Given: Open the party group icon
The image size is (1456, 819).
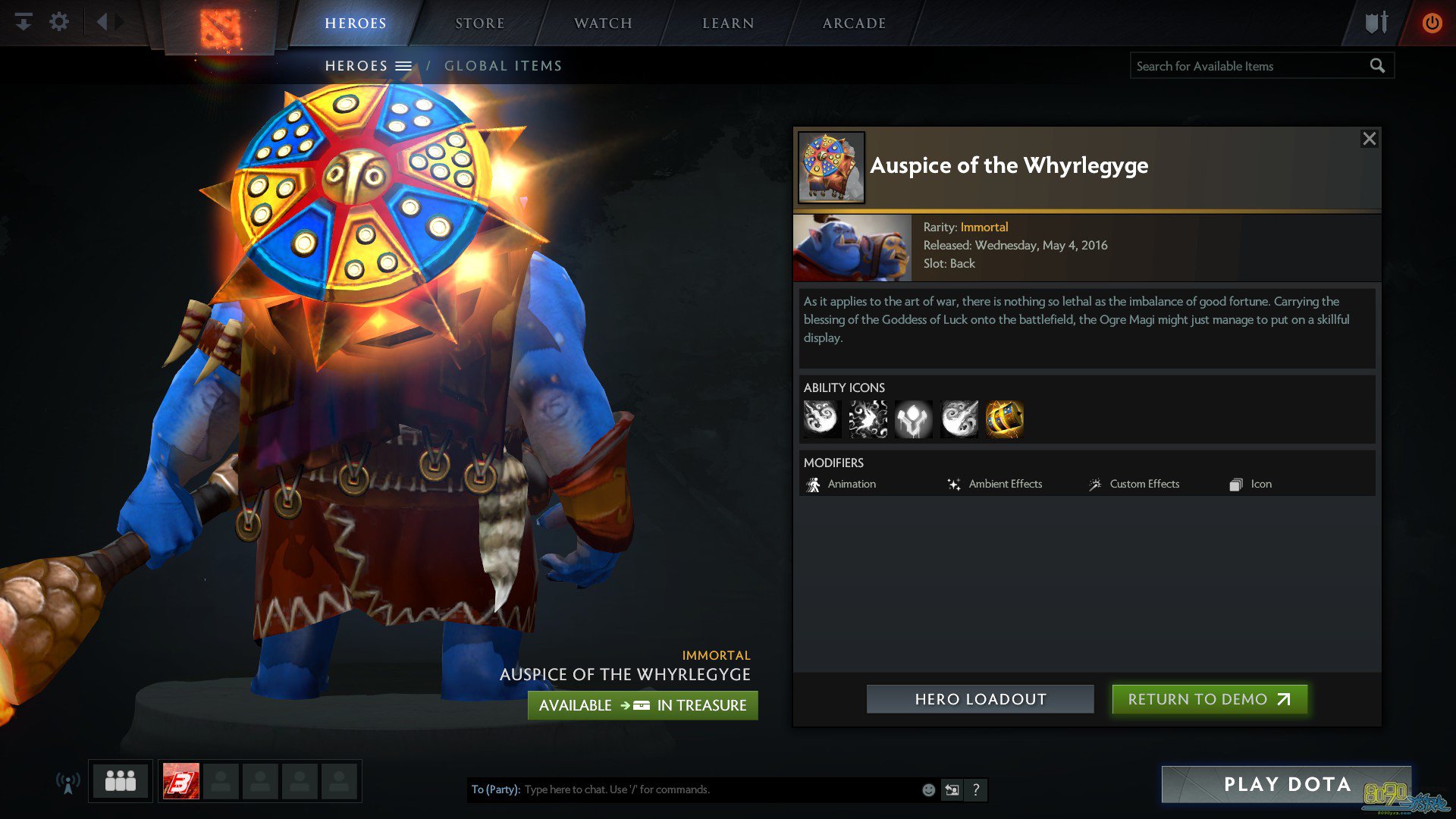Looking at the screenshot, I should pos(121,781).
